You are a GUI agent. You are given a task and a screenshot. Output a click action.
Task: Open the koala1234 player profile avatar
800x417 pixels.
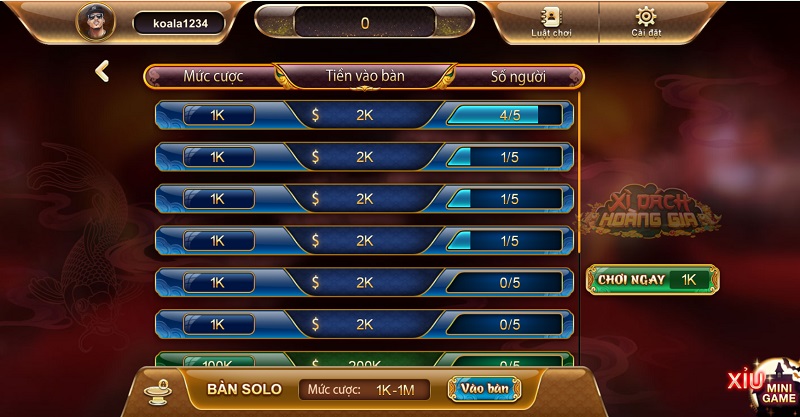98,22
